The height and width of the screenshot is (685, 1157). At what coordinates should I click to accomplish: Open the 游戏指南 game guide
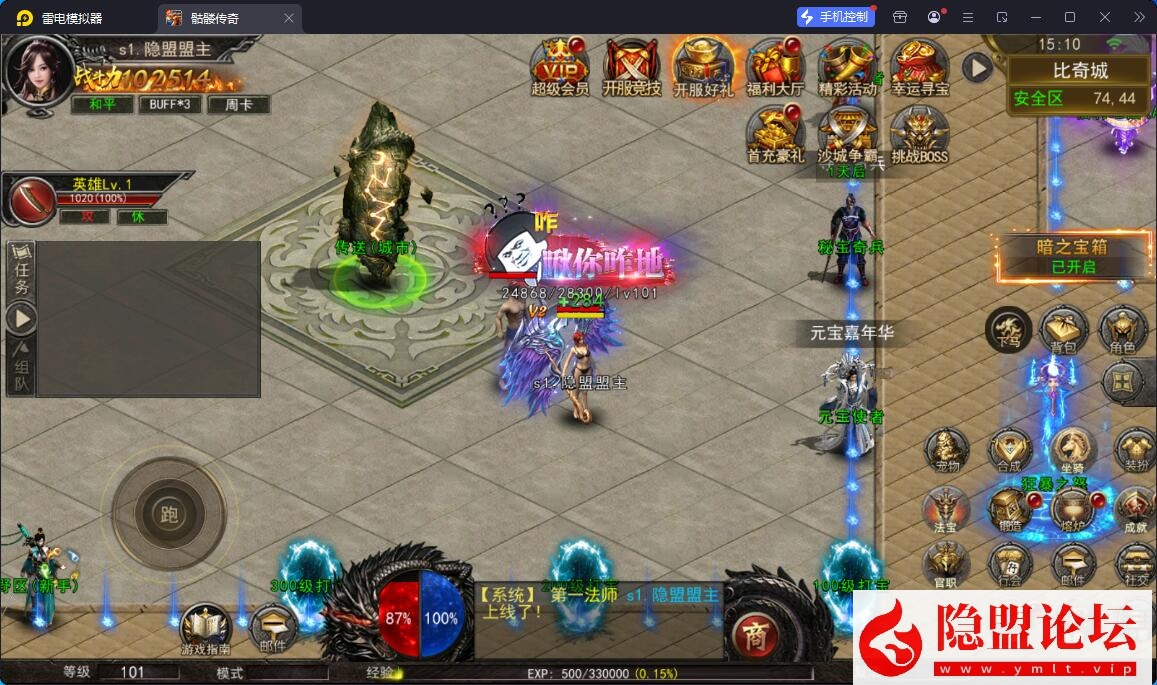[x=206, y=628]
